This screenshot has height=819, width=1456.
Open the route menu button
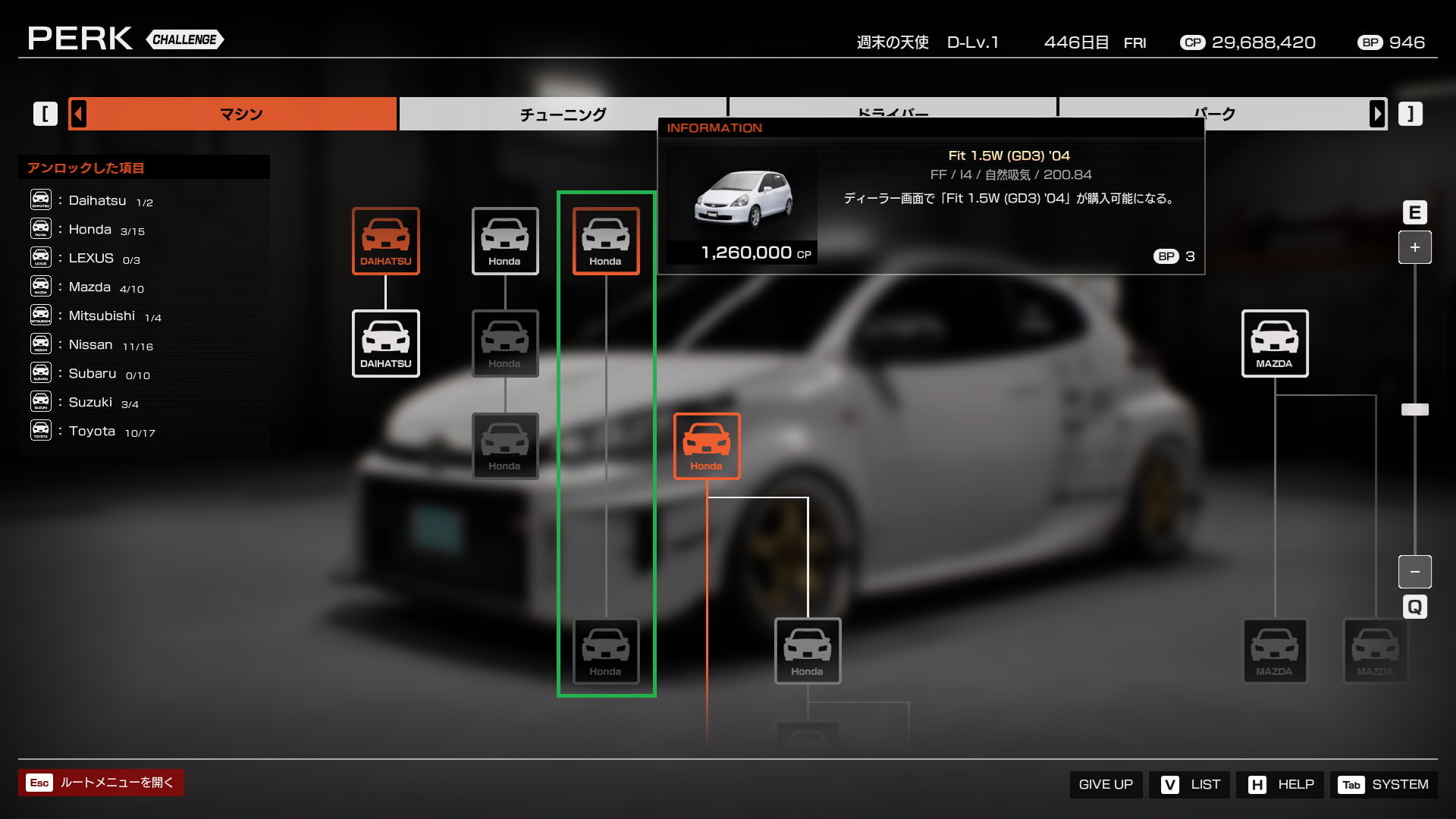click(x=101, y=783)
